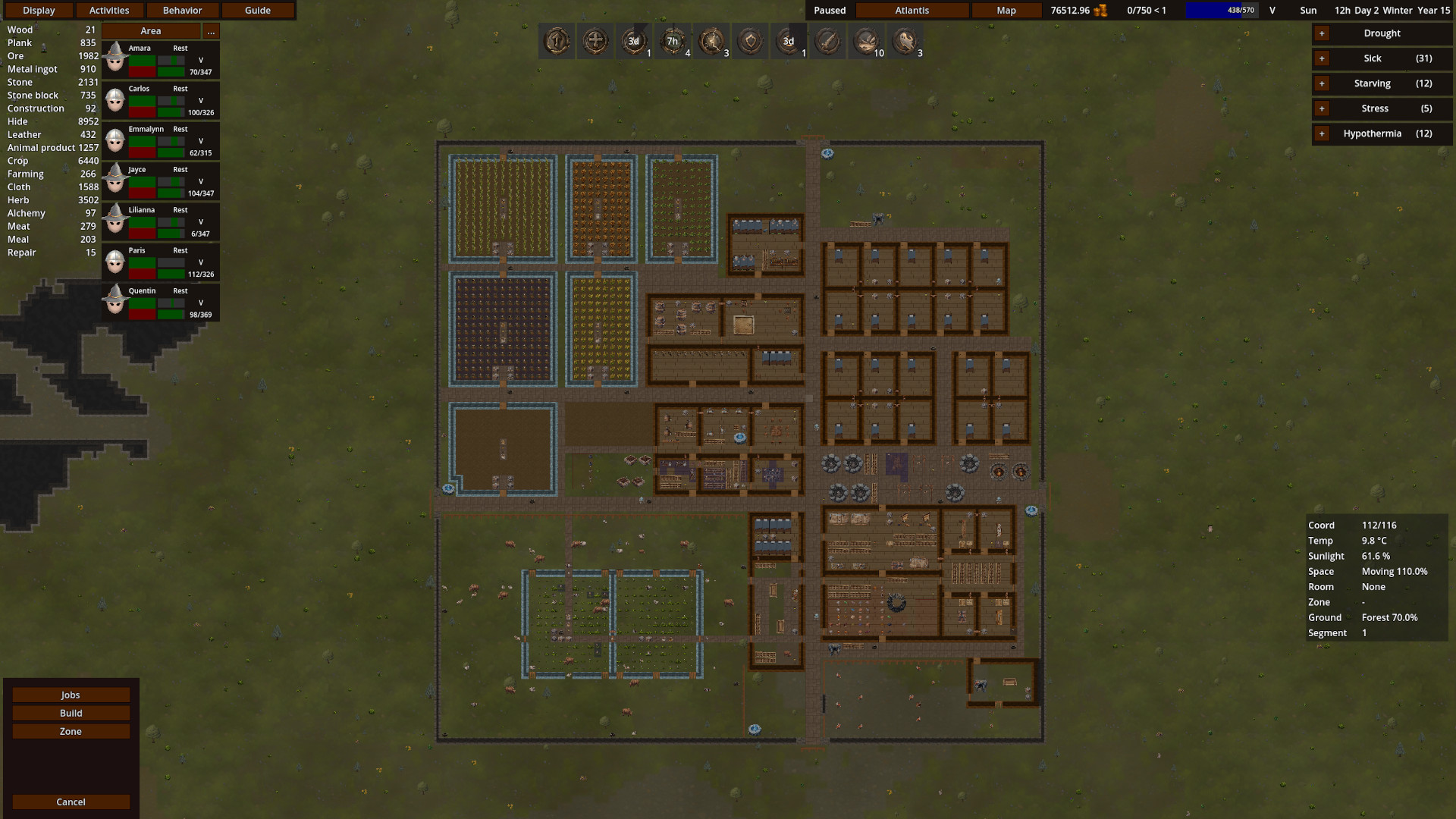Select the sword event medallion
The width and height of the screenshot is (1456, 819).
[x=827, y=42]
